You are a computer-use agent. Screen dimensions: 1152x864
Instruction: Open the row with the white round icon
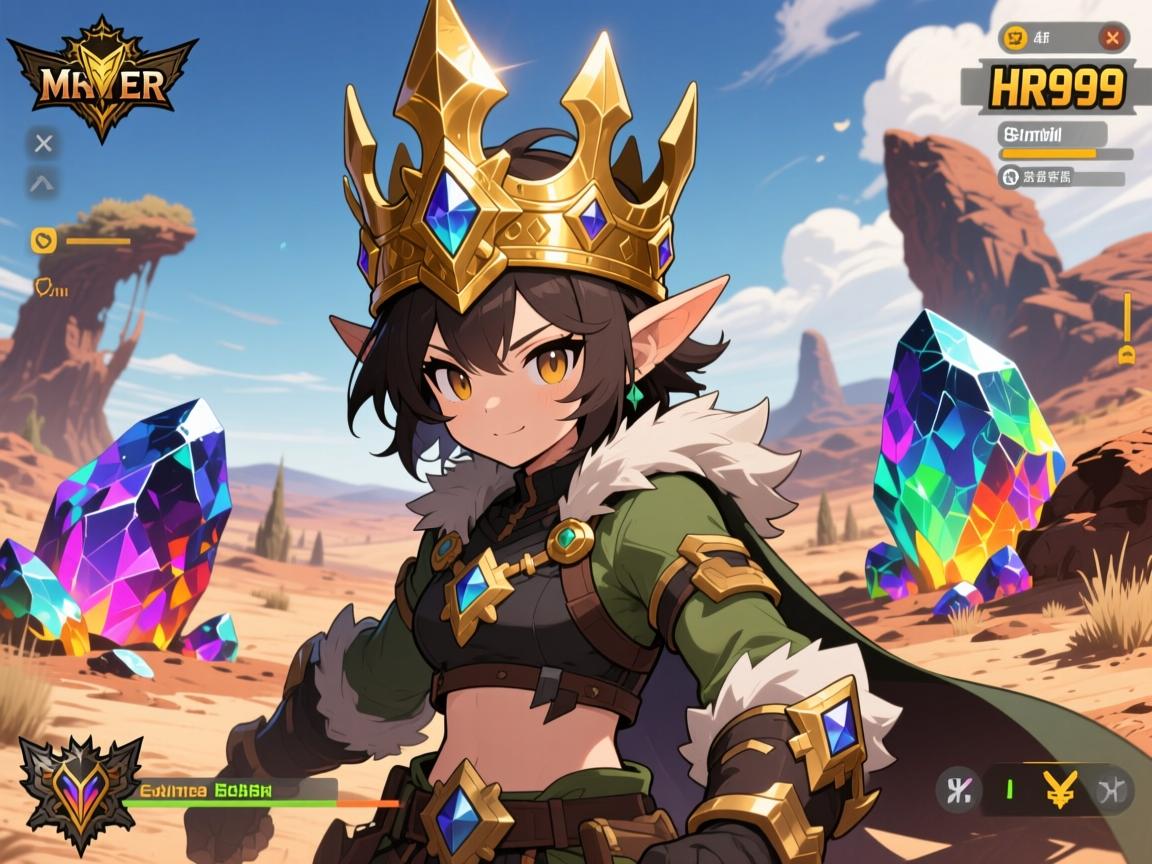tap(1010, 177)
